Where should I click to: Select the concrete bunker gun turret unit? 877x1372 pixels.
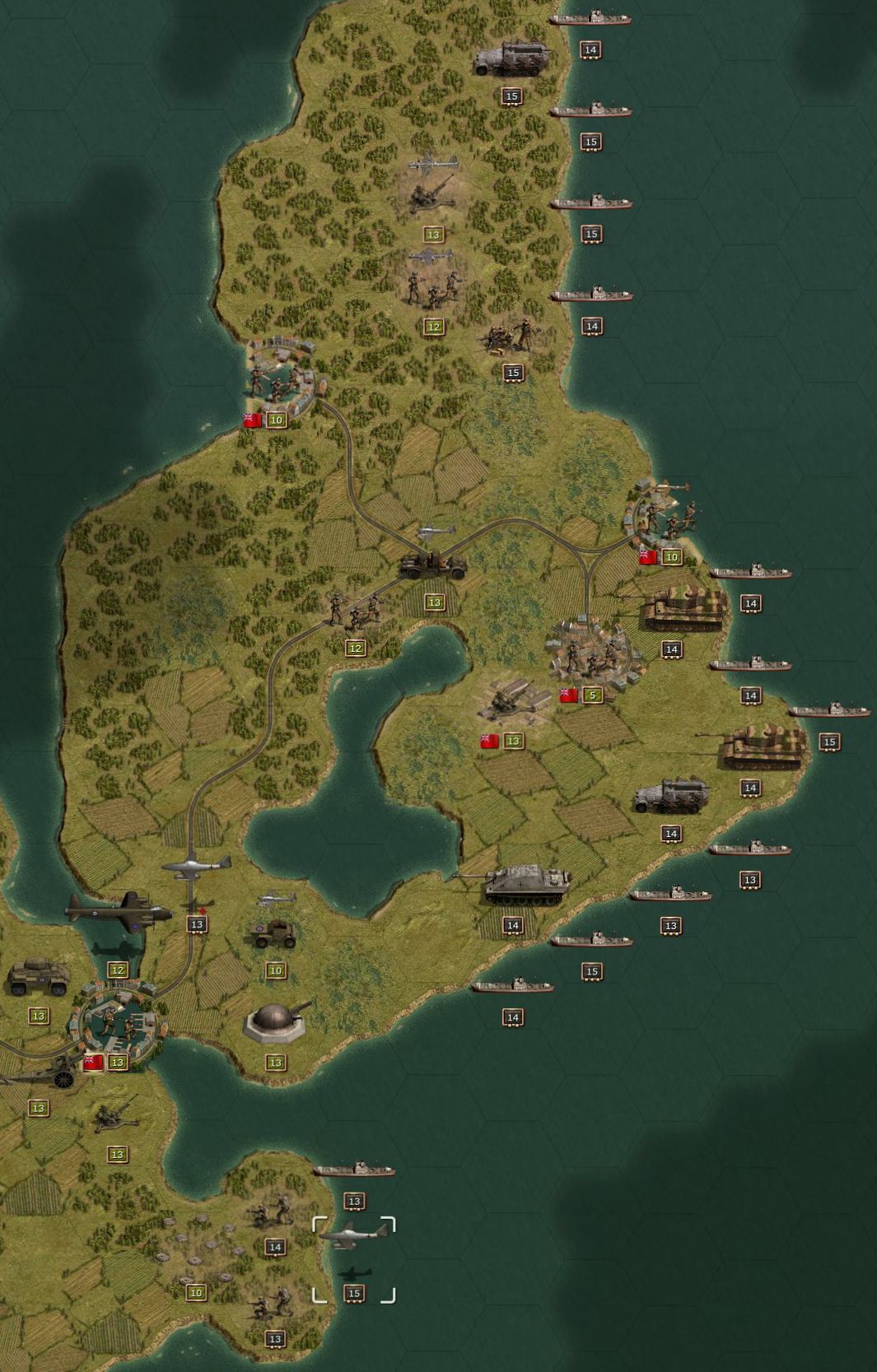[277, 1021]
